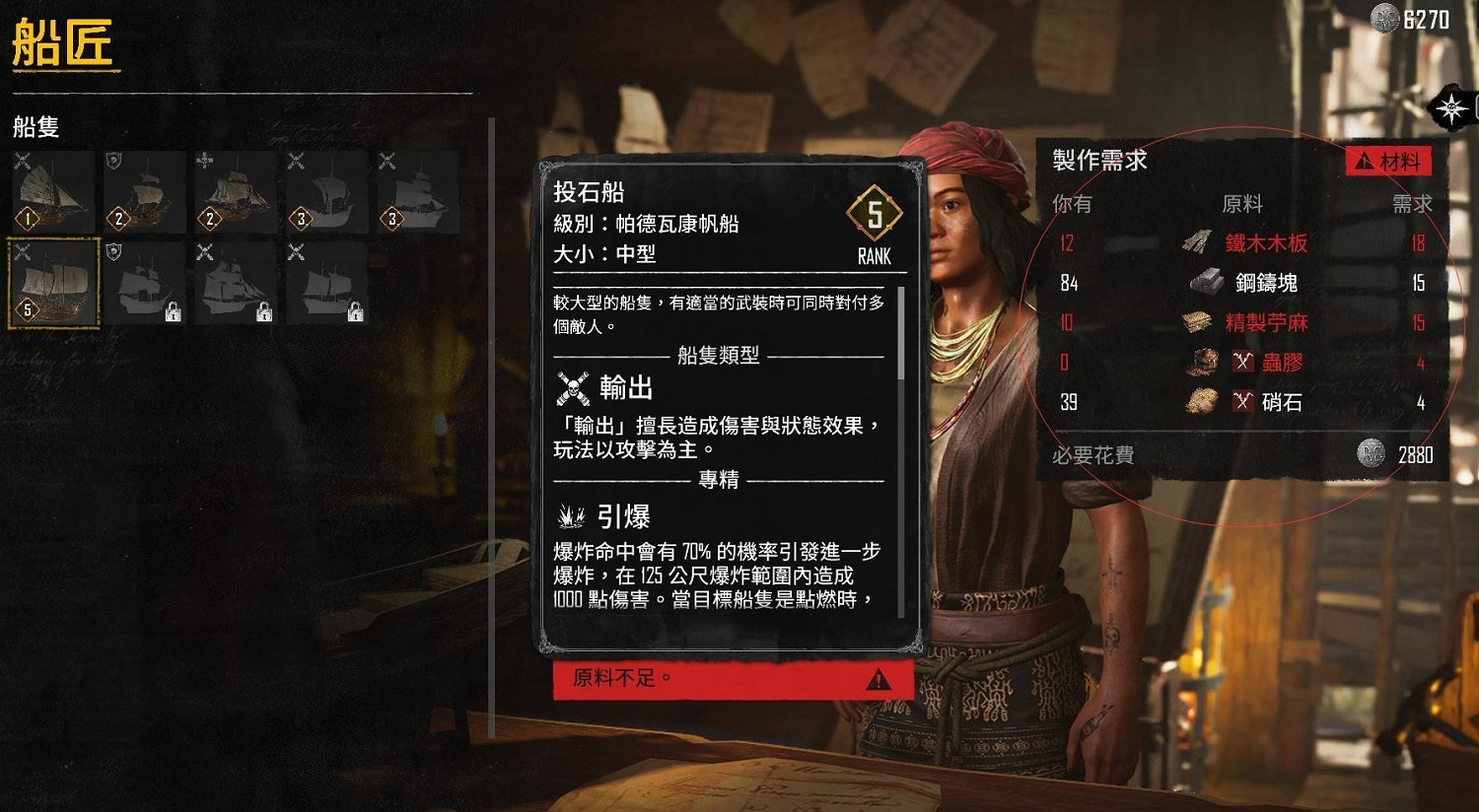
Task: Select the highlighted rank 5 ship thumbnail
Action: pyautogui.click(x=51, y=283)
